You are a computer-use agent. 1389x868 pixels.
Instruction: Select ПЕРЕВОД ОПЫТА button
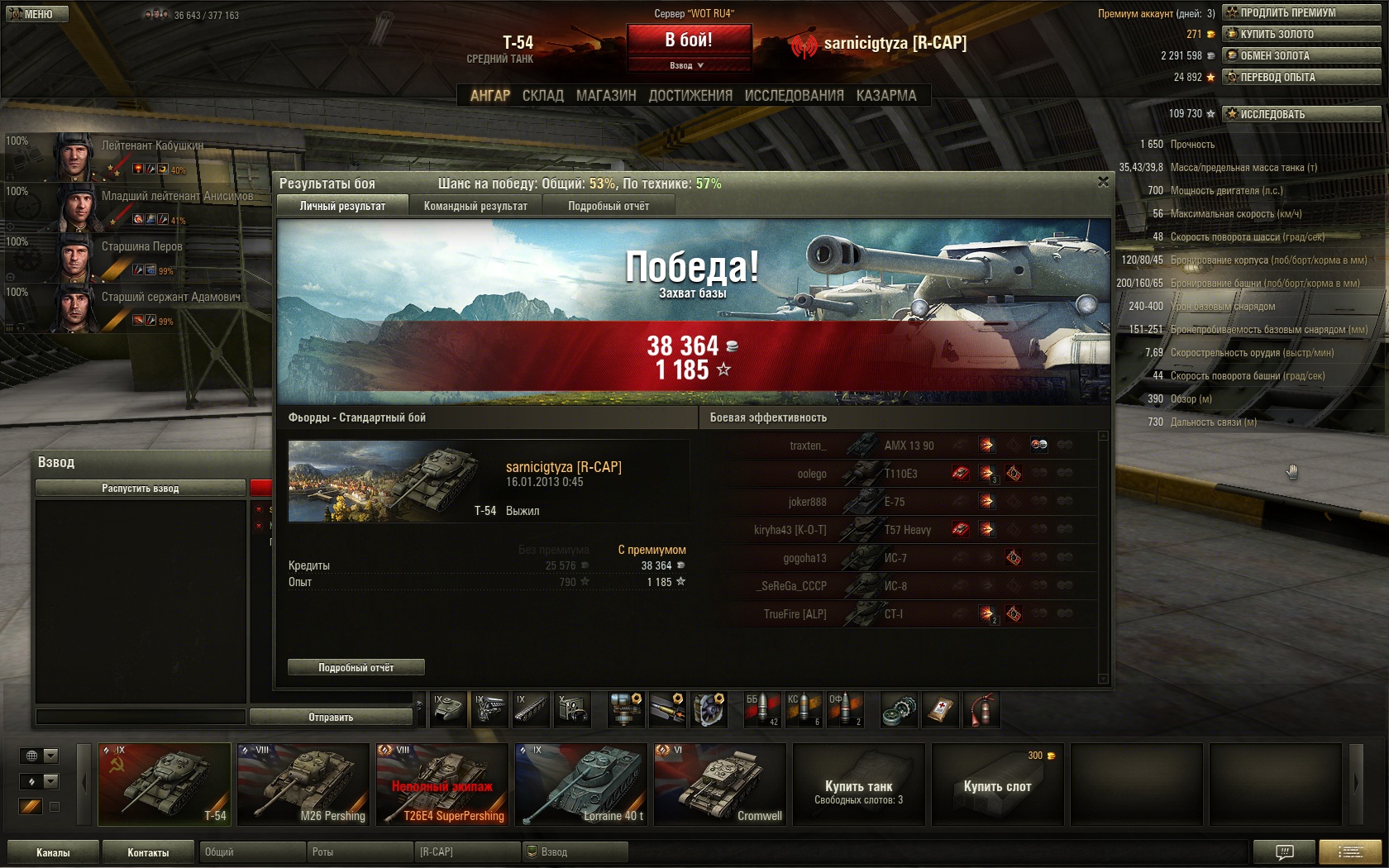click(x=1301, y=77)
